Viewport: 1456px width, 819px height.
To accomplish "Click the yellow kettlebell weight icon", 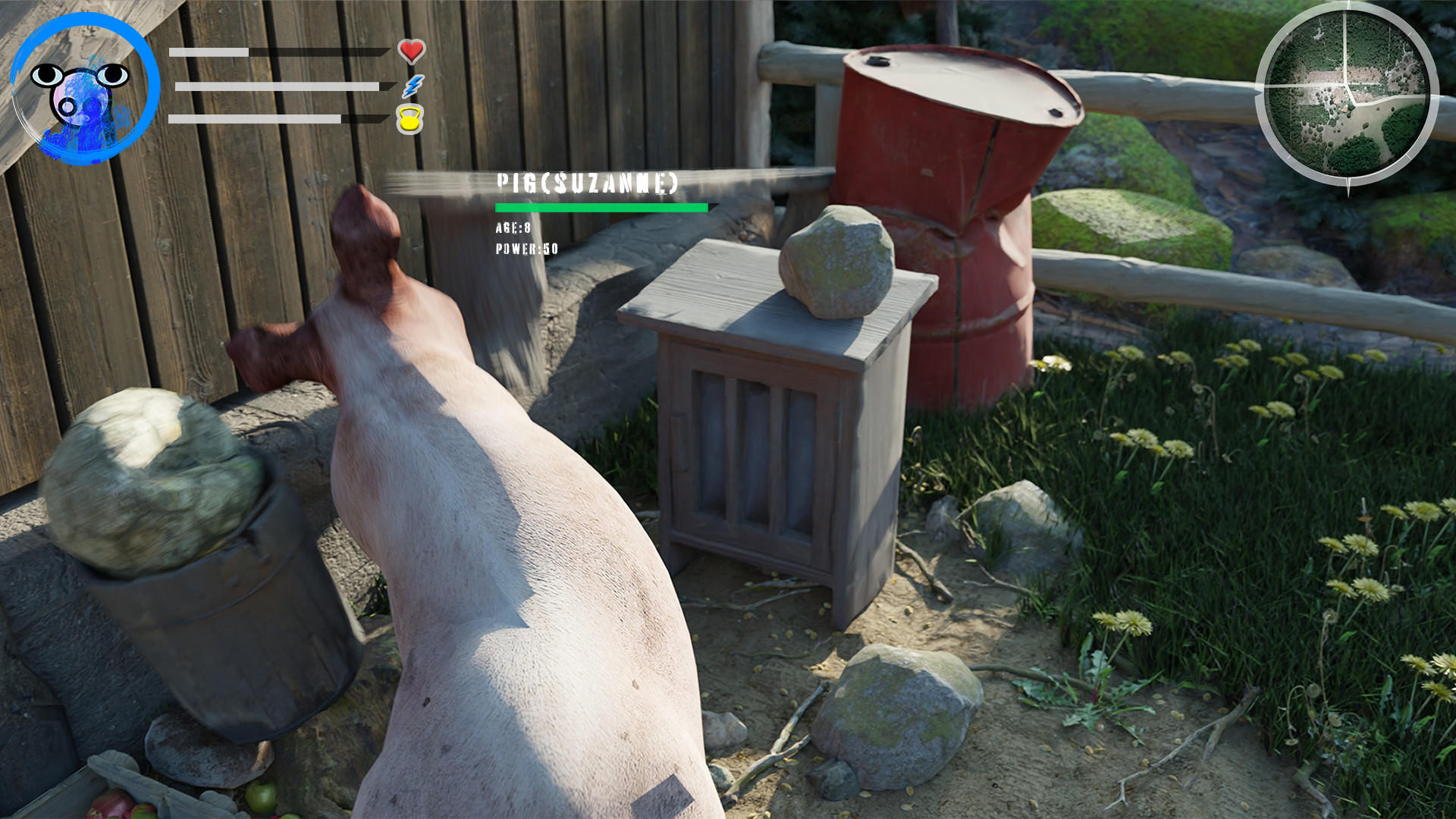I will pyautogui.click(x=409, y=120).
